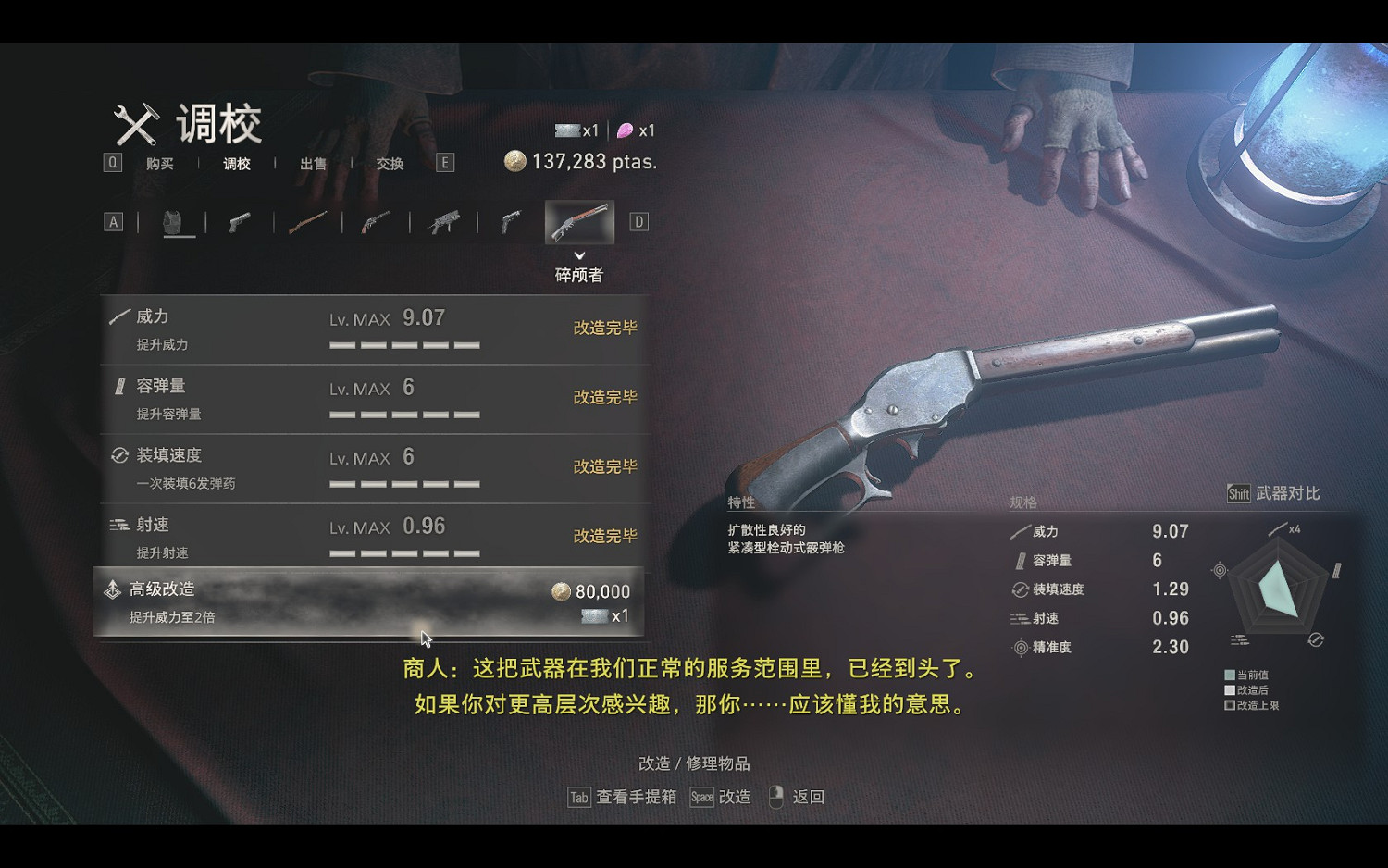The image size is (1388, 868).
Task: Toggle the Shift 武器对比 weapon comparison
Action: tap(1275, 493)
